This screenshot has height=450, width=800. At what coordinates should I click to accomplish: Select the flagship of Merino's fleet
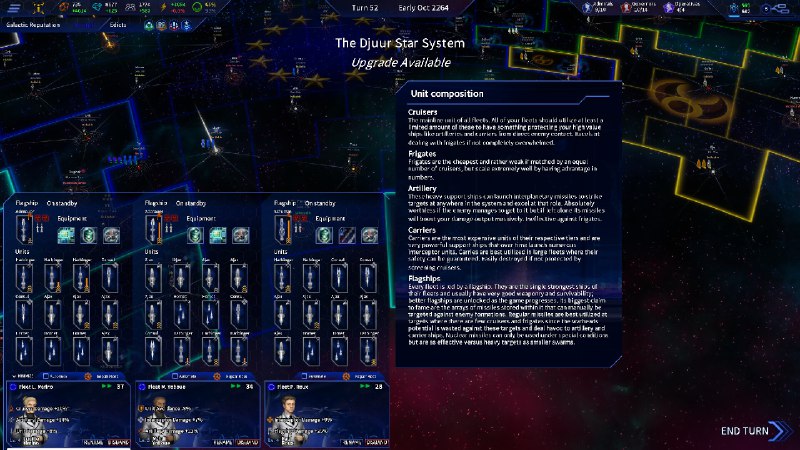(24, 234)
